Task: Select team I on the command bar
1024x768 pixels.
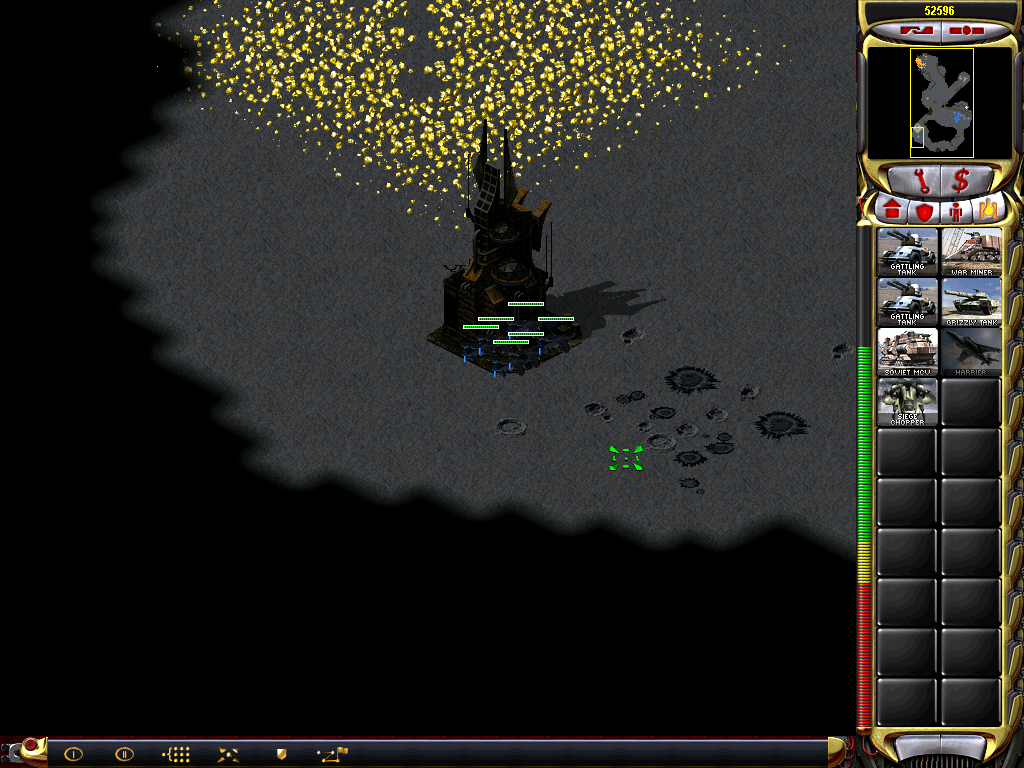Action: pos(73,754)
